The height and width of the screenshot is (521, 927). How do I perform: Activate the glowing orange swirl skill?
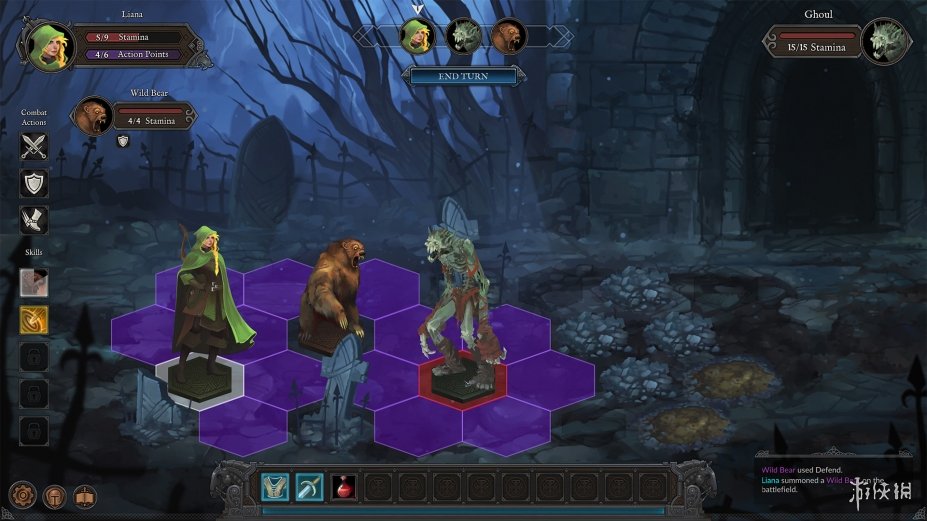tap(35, 319)
